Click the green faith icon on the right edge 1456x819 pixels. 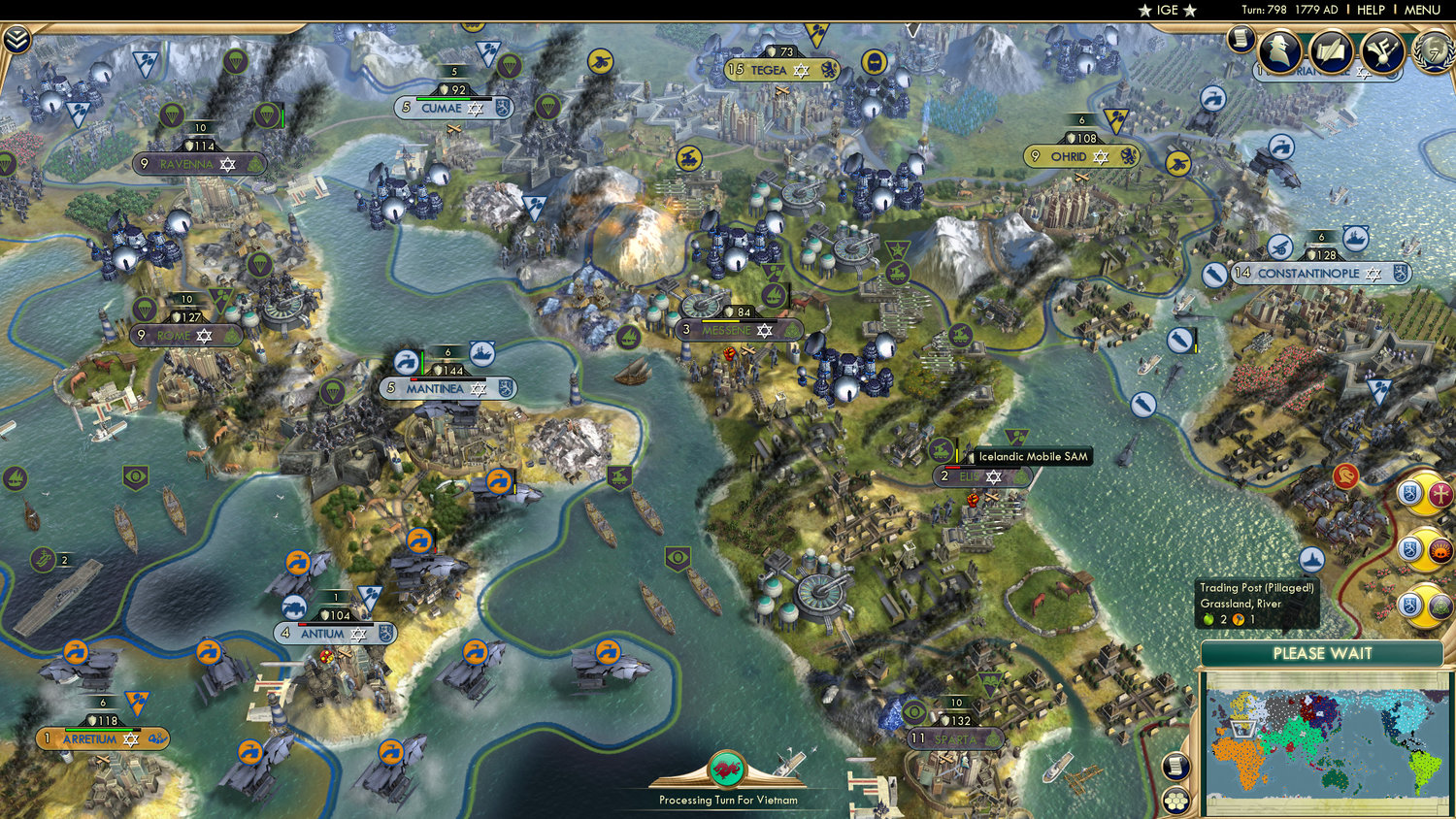1440,604
